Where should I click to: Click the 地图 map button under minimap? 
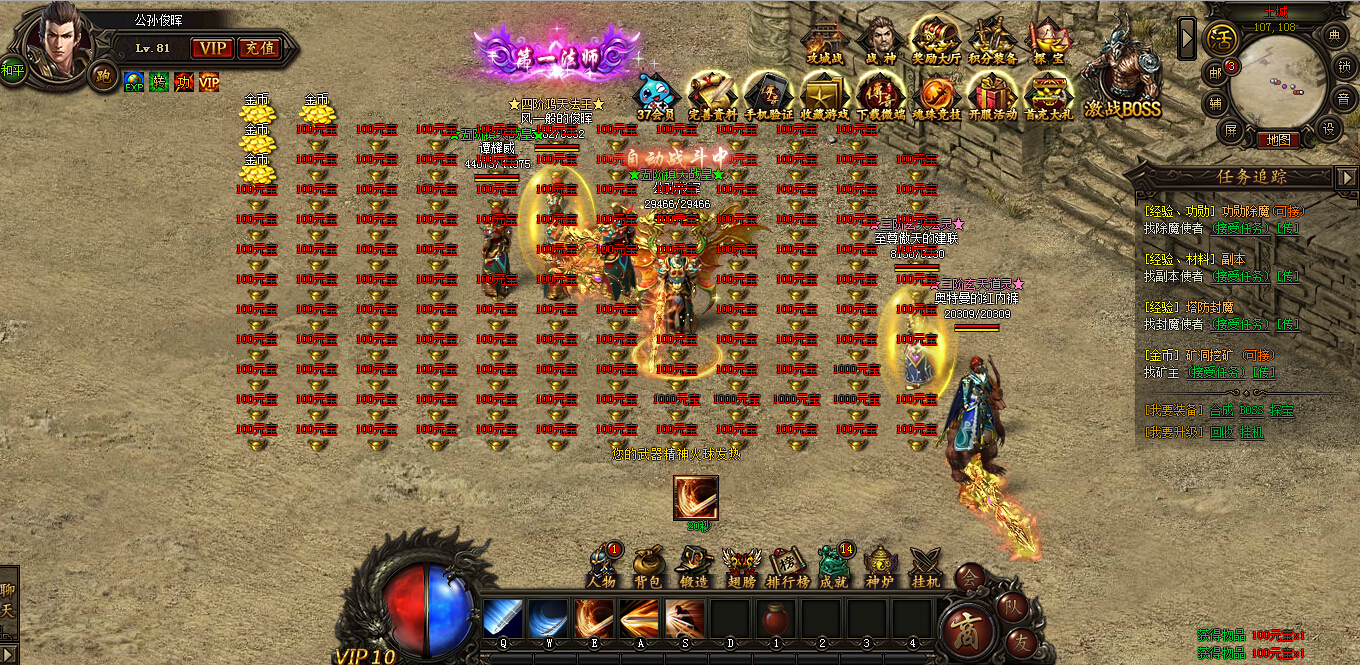click(1279, 140)
